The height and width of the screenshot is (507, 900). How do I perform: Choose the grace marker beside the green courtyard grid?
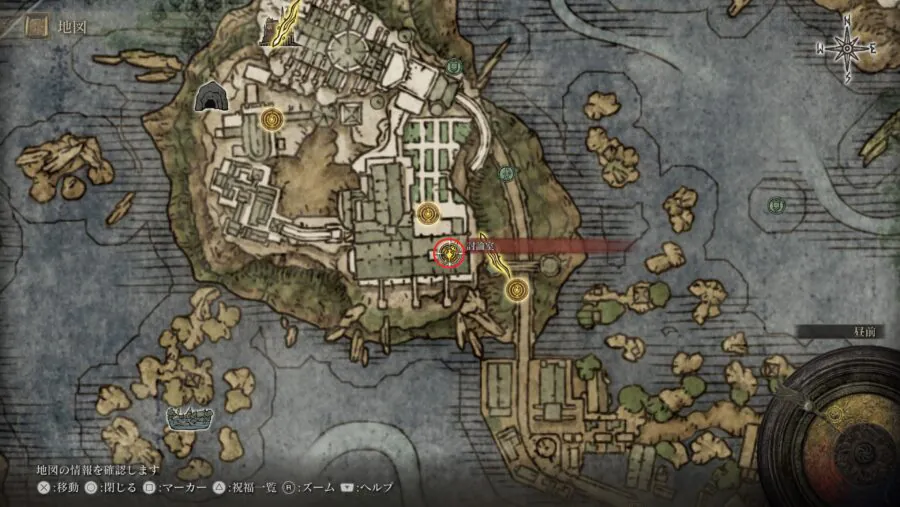[x=429, y=213]
